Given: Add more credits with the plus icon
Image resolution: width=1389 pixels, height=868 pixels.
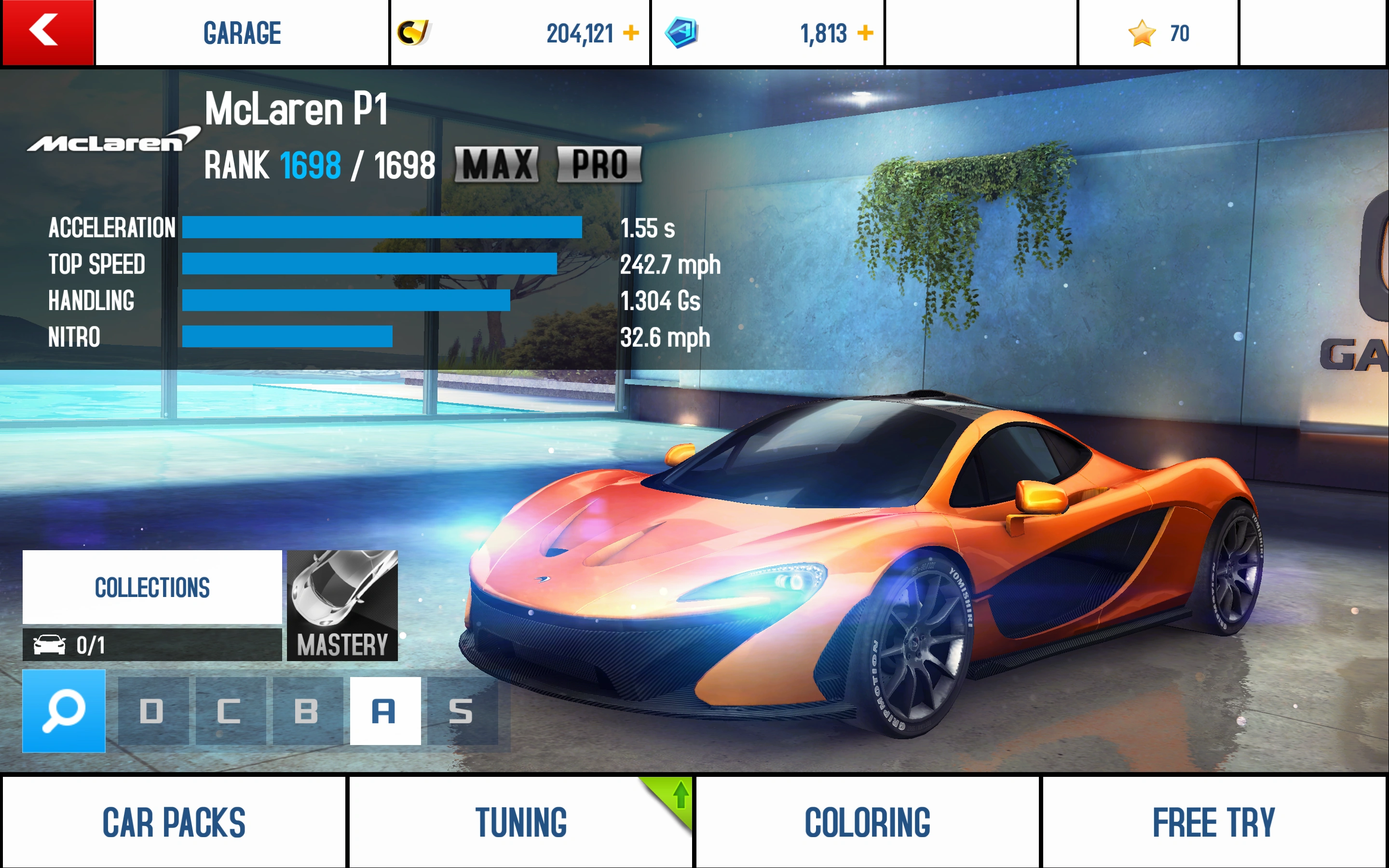Looking at the screenshot, I should pos(631,33).
